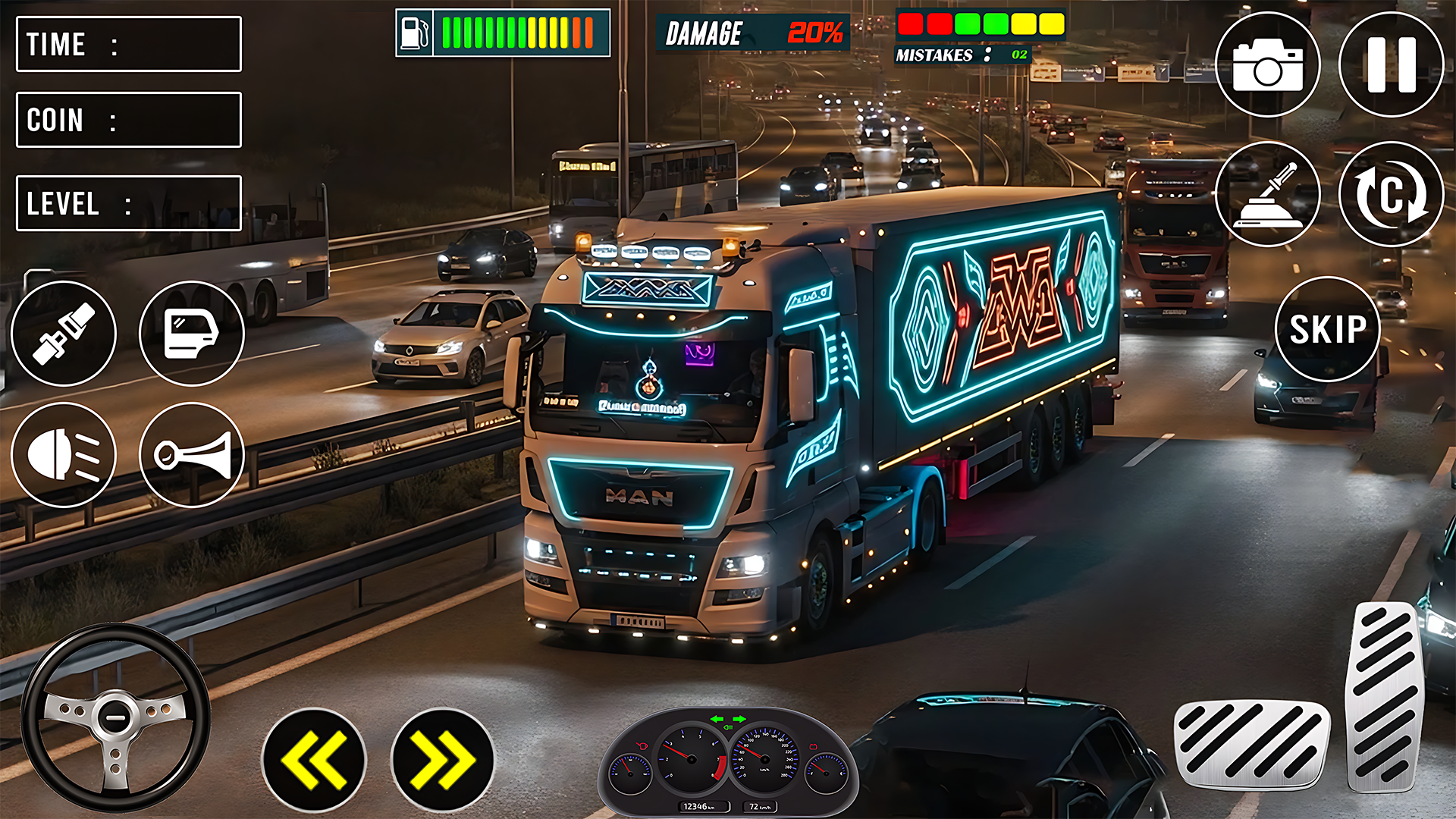Open the COIN balance field
Viewport: 1456px width, 819px height.
pyautogui.click(x=127, y=120)
